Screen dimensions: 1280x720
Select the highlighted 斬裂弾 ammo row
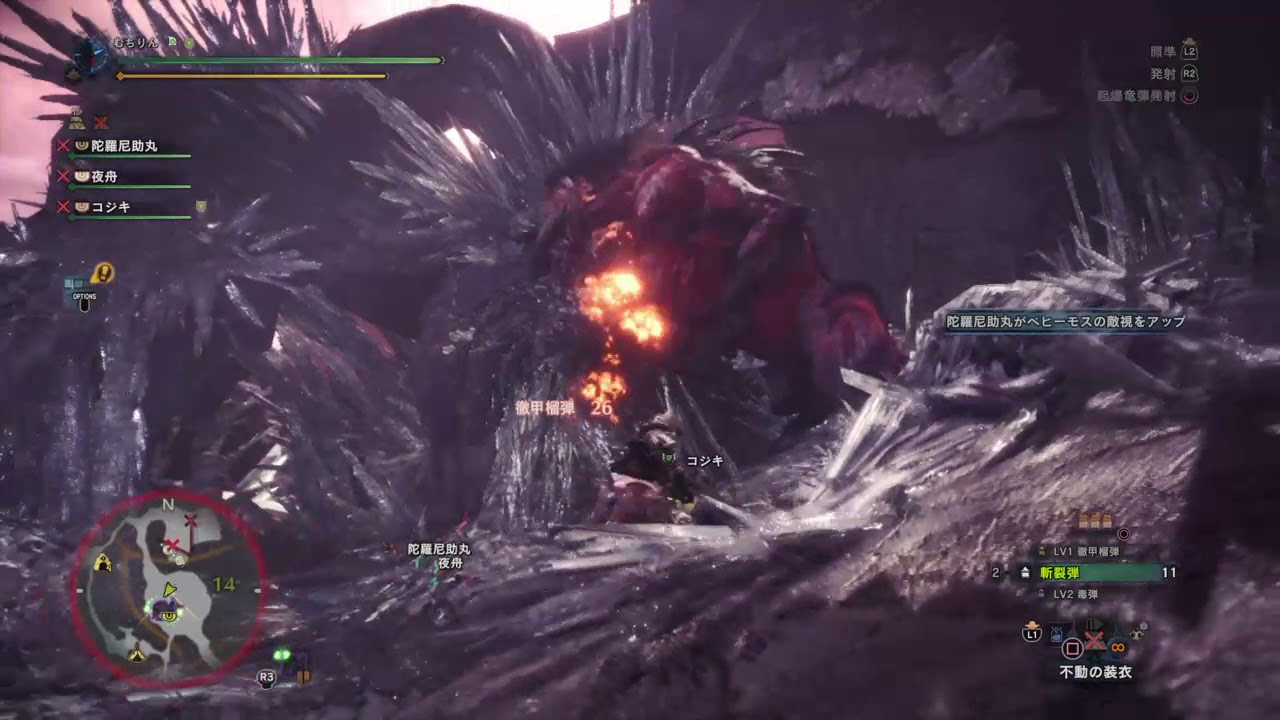(1097, 573)
